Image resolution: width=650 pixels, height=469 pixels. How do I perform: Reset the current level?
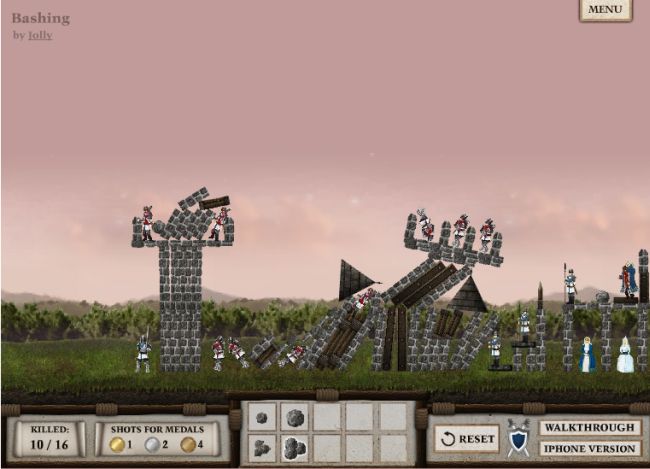pyautogui.click(x=466, y=438)
